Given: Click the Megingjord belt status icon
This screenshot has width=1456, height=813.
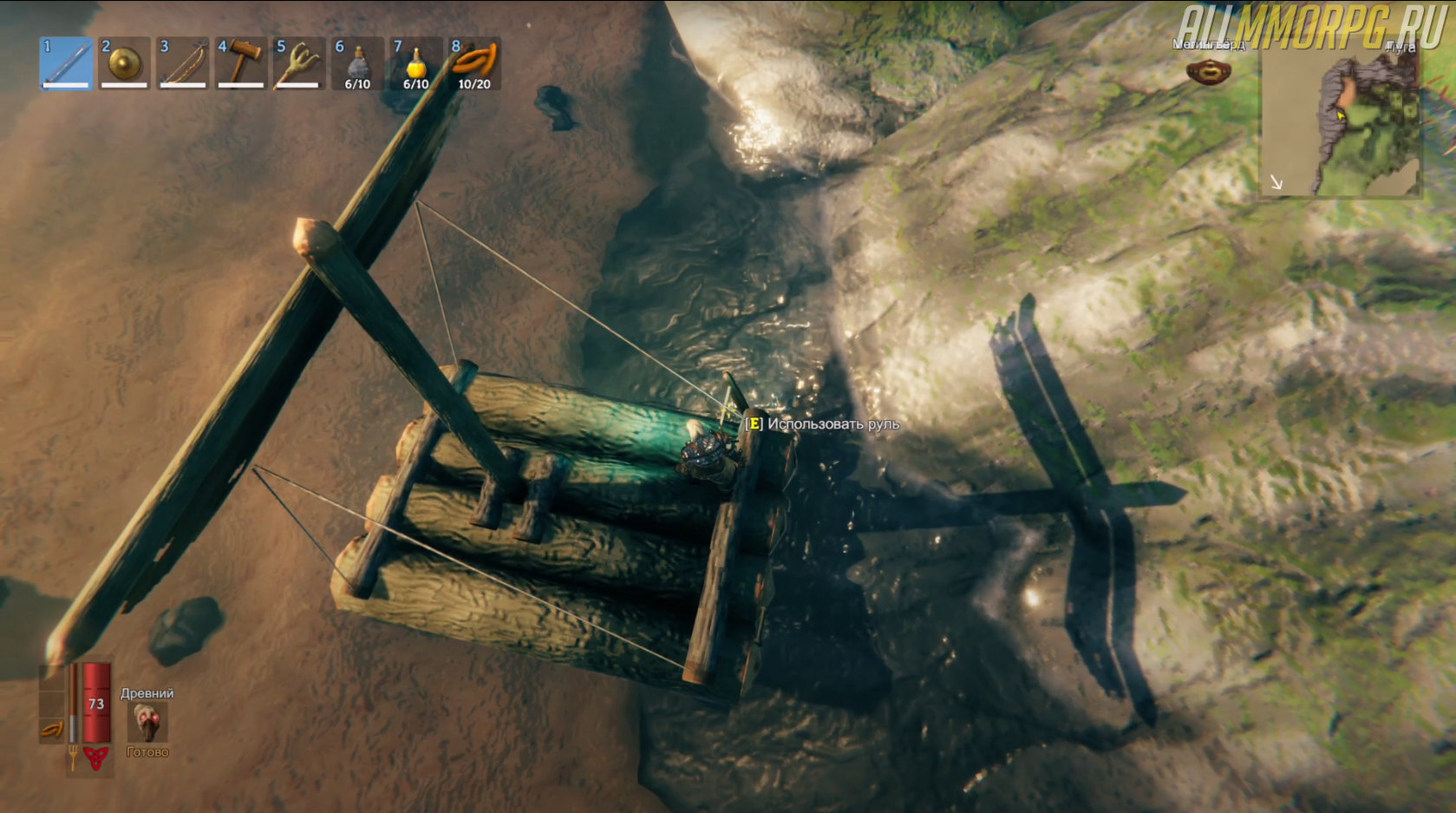Looking at the screenshot, I should click(1208, 71).
